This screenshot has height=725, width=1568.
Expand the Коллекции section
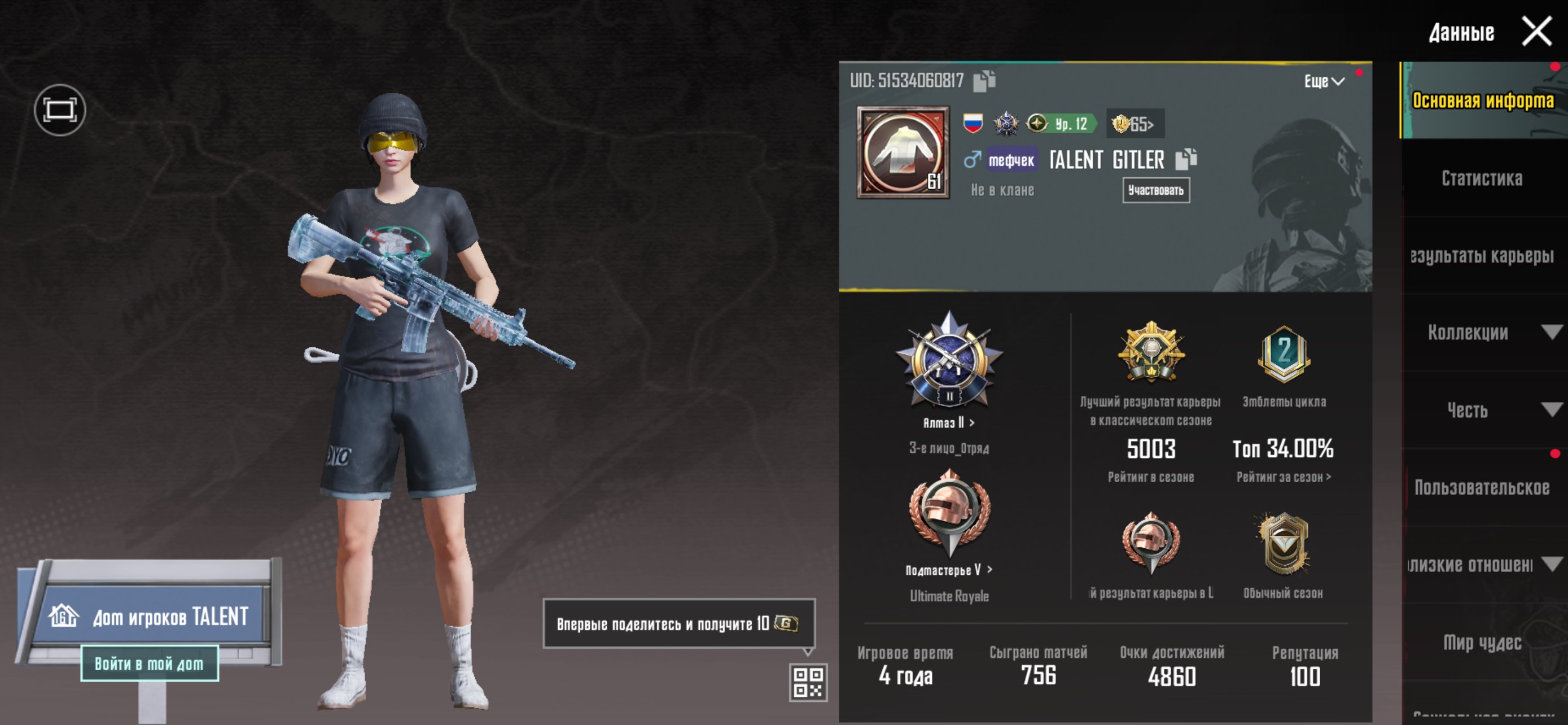click(x=1481, y=333)
